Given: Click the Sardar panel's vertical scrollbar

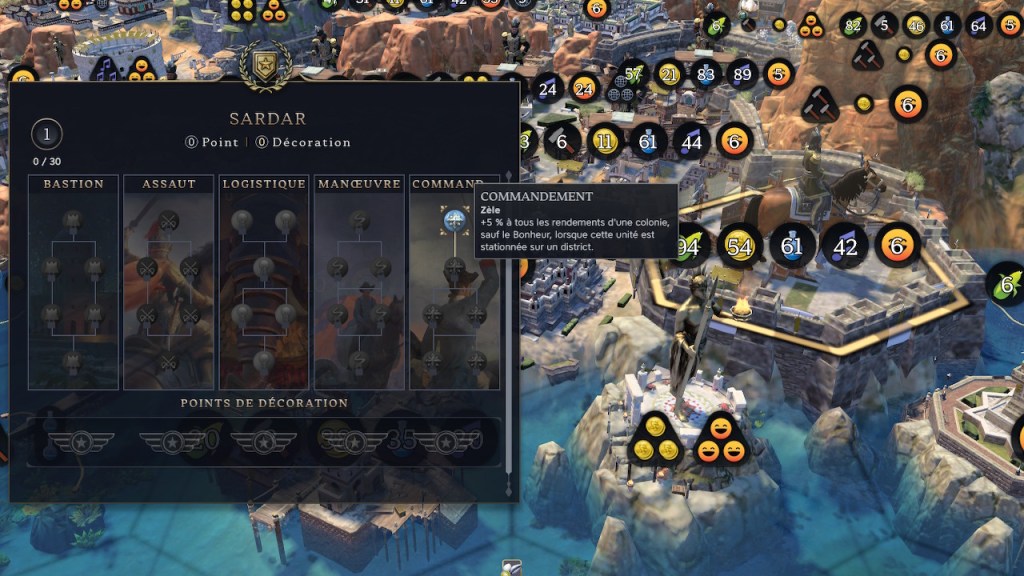Looking at the screenshot, I should [x=509, y=300].
